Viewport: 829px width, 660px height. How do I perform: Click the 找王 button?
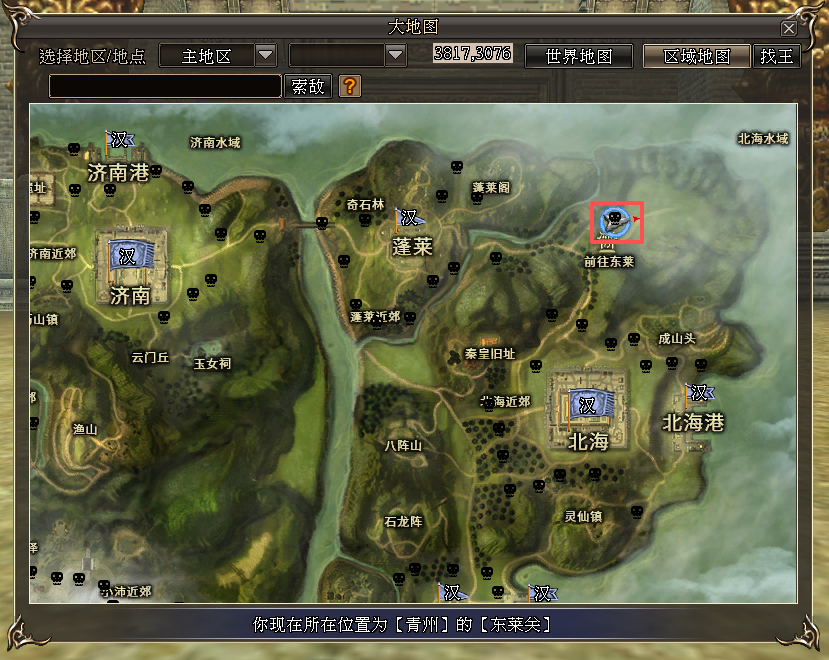(x=776, y=56)
